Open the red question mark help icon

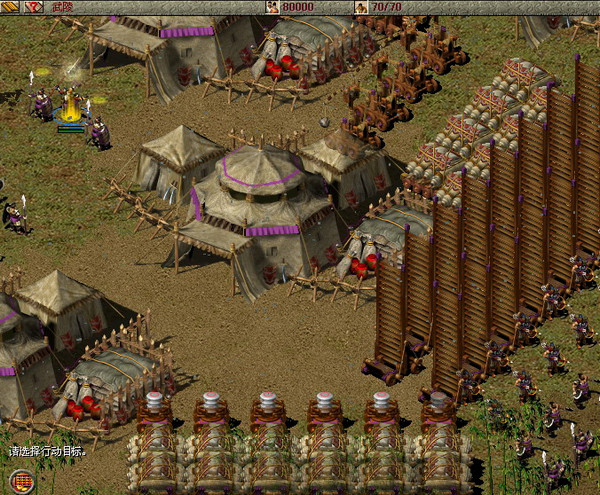coord(33,7)
